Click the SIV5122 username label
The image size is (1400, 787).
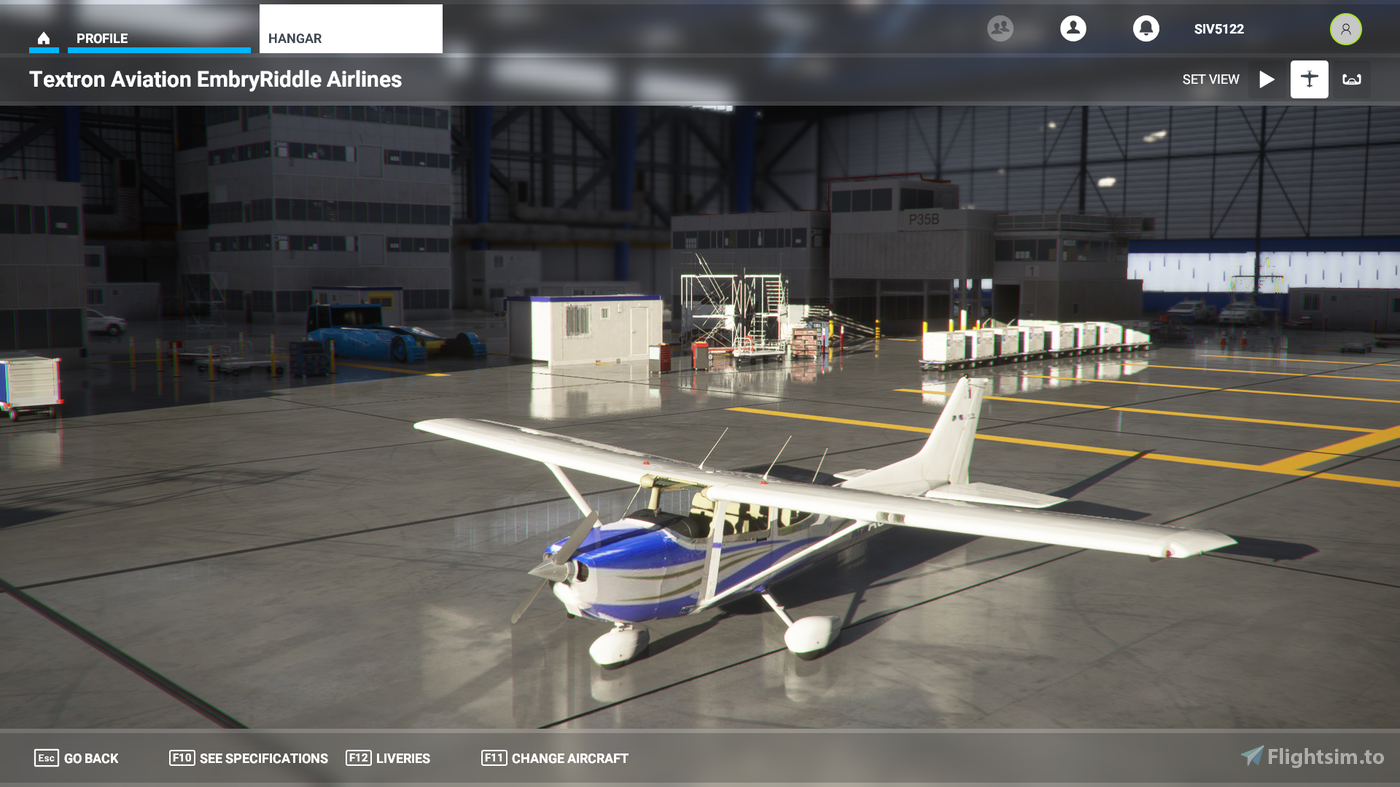[x=1219, y=29]
